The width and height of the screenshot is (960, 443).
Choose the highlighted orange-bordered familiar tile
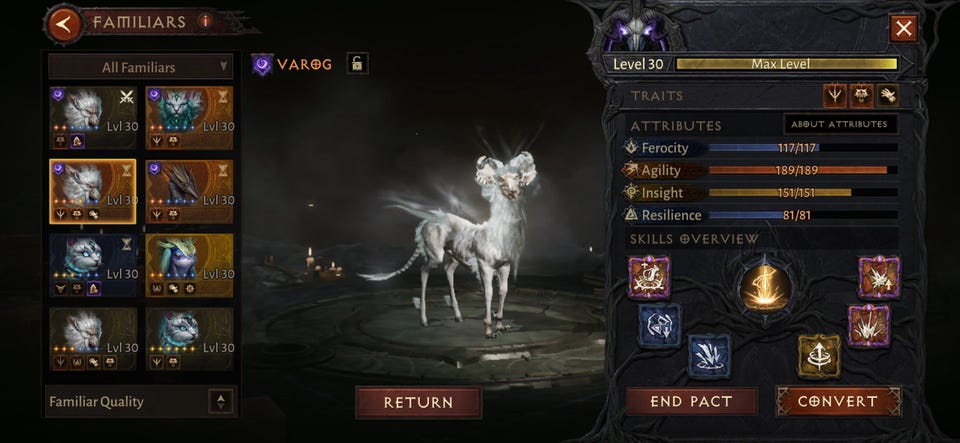pos(92,191)
